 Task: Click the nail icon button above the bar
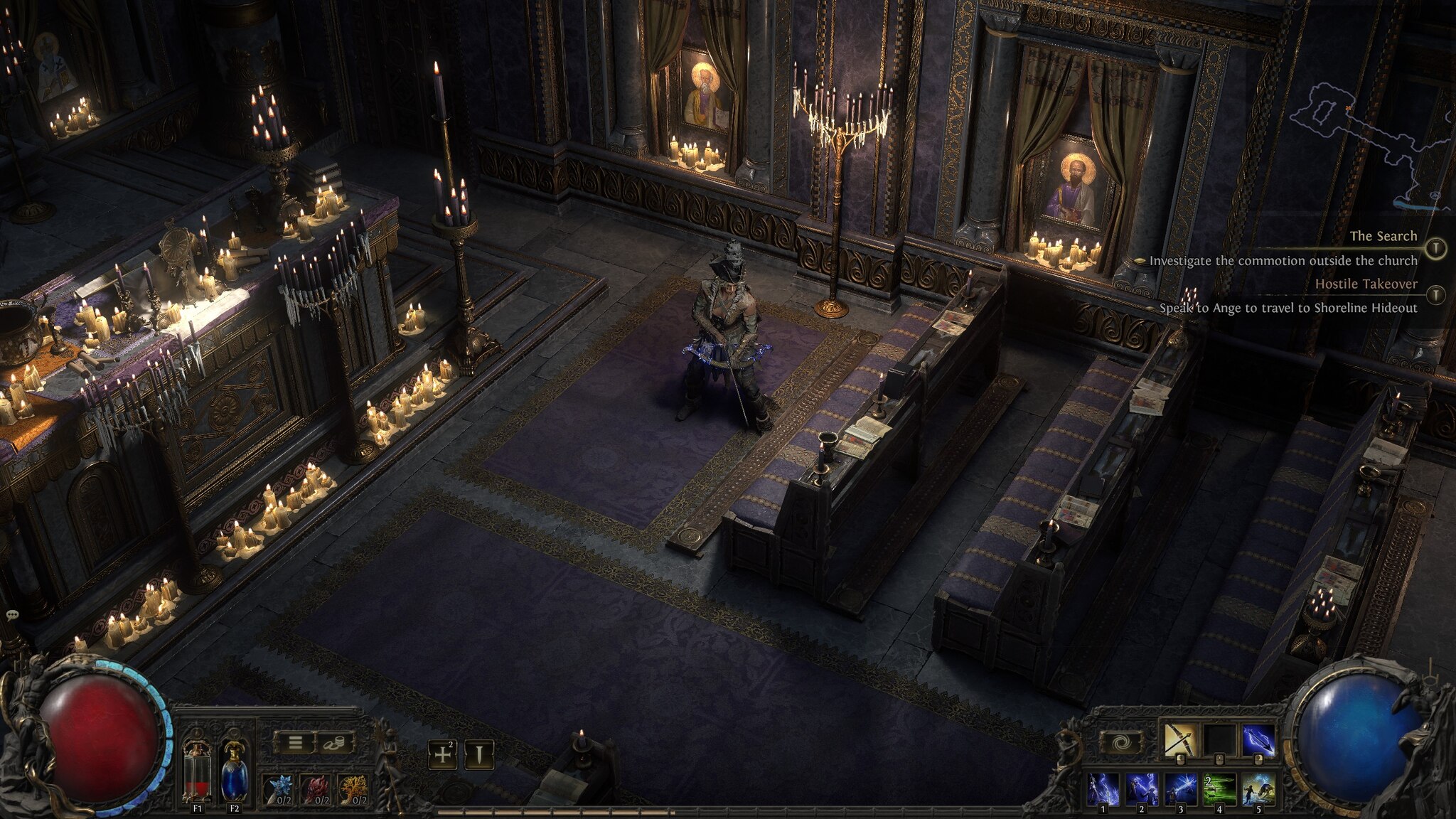coord(479,754)
